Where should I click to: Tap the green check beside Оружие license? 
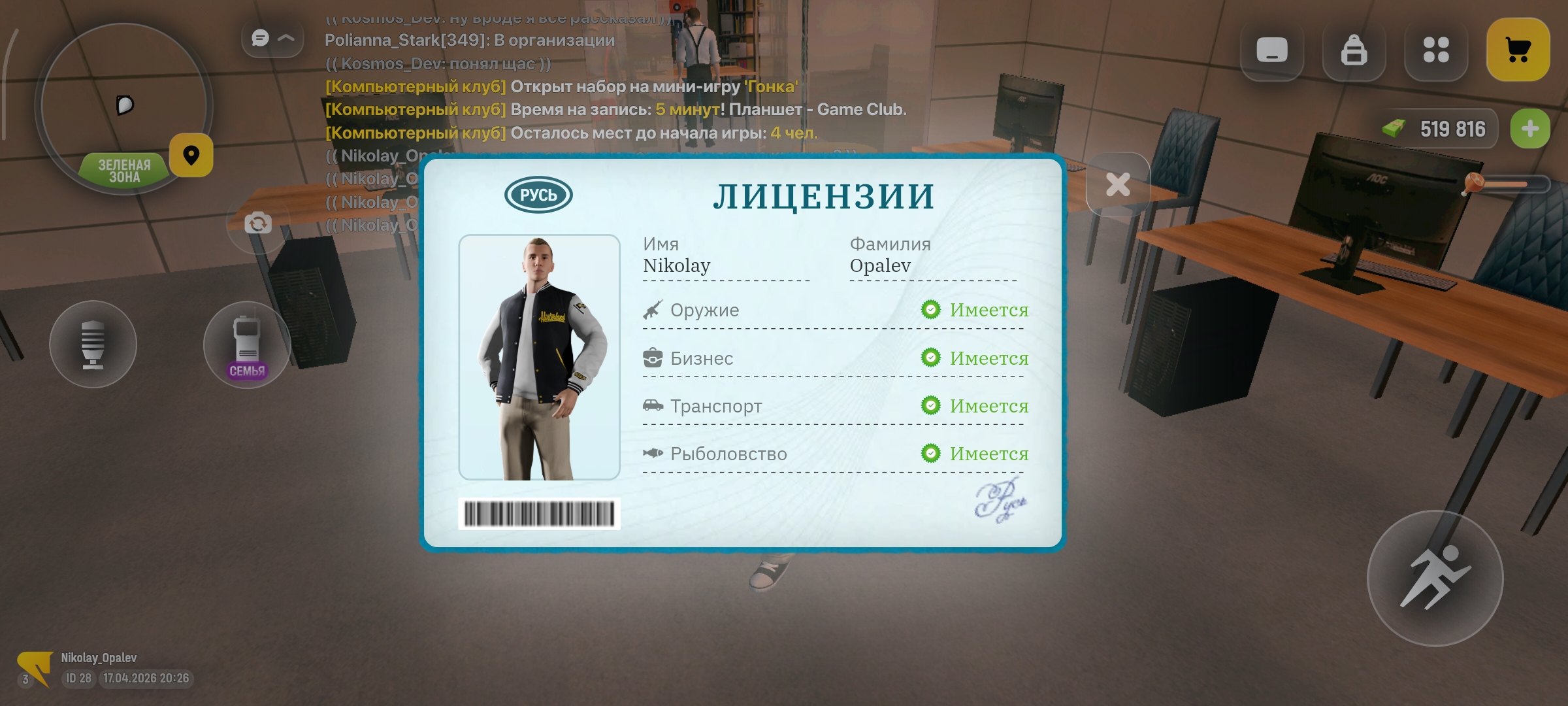coord(930,309)
